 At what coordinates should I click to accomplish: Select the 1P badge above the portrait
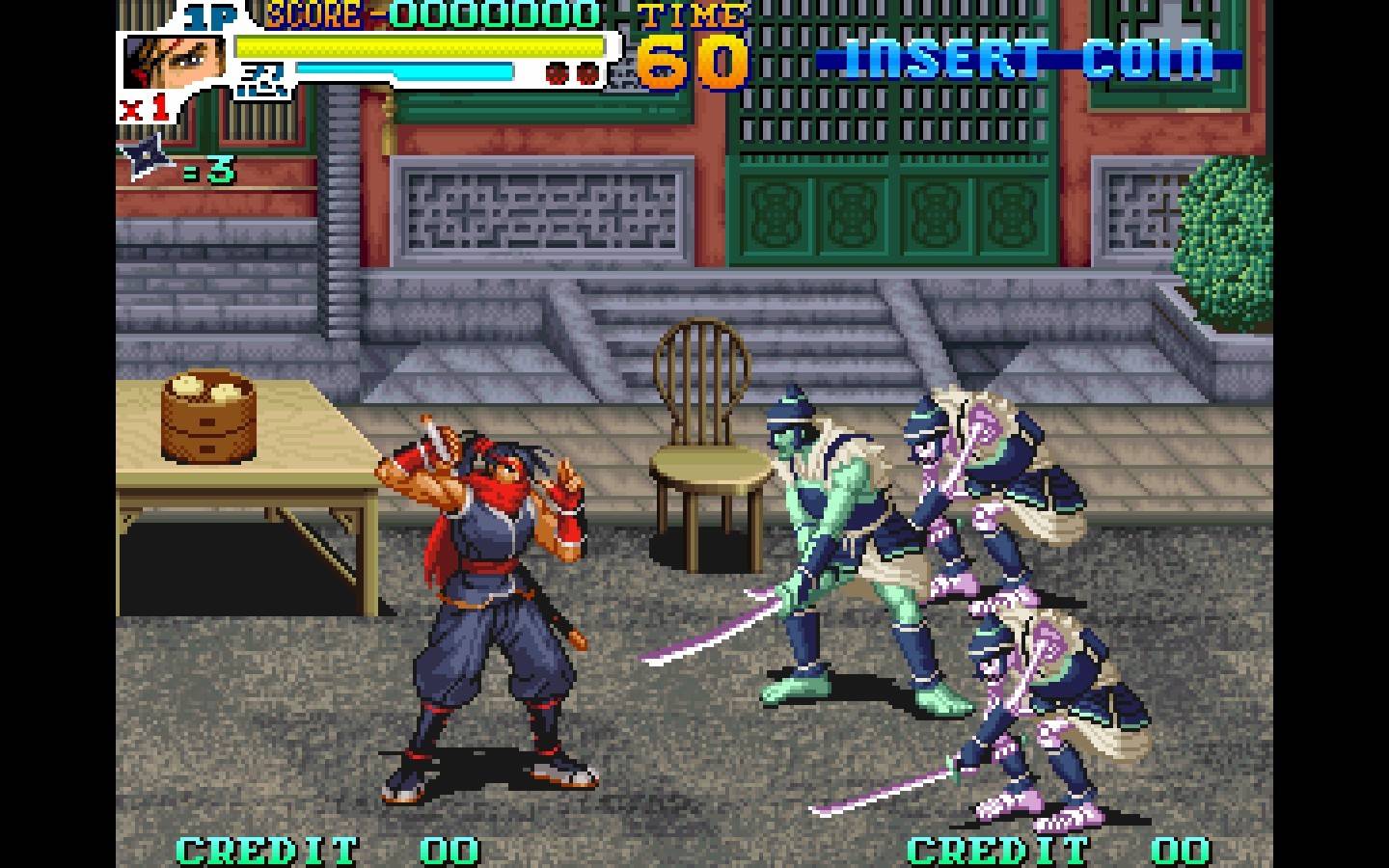tap(212, 14)
